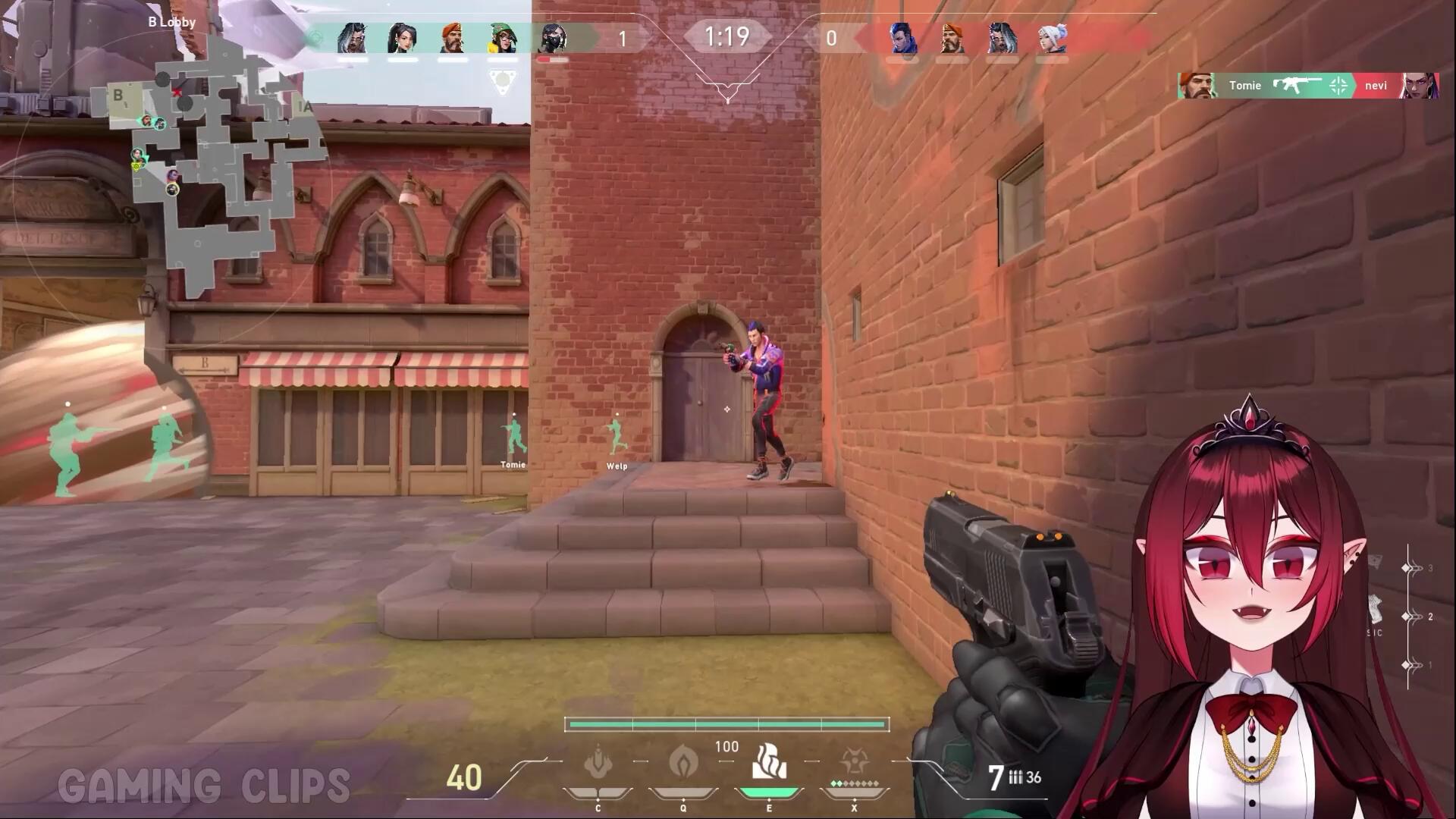
Task: Click the green ultimate charge progress bar
Action: pyautogui.click(x=727, y=724)
